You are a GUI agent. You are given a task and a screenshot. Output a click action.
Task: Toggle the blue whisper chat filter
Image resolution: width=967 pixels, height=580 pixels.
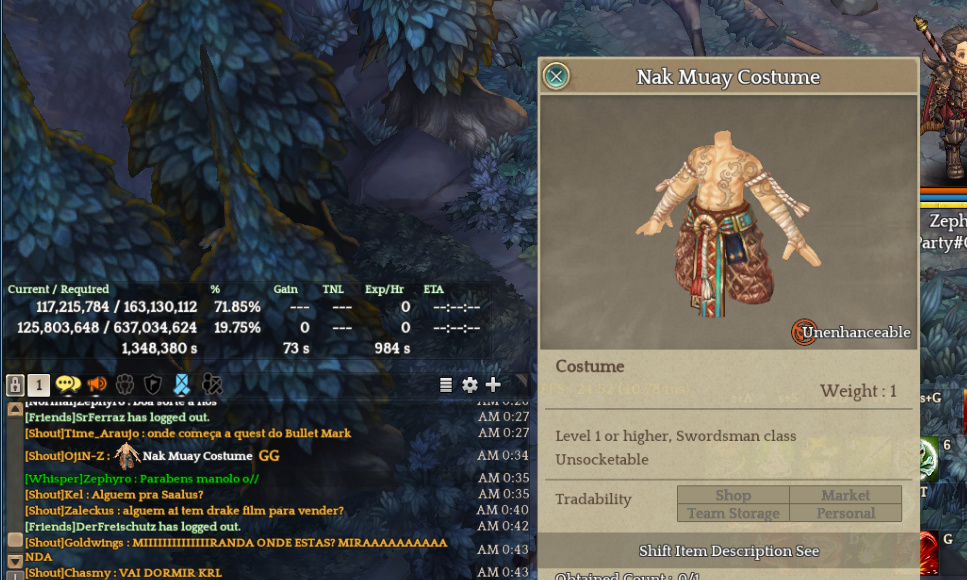tap(181, 385)
